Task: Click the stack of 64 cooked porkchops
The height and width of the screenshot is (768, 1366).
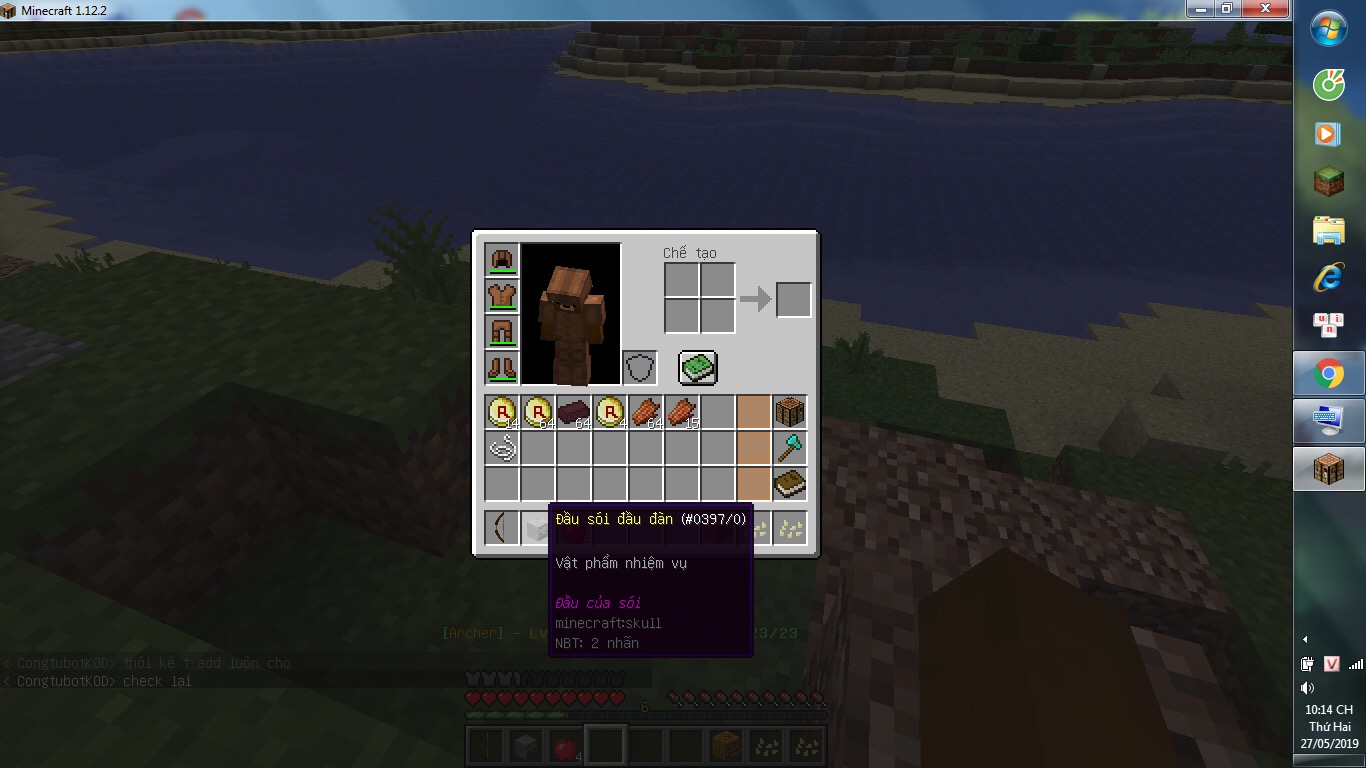Action: (645, 411)
